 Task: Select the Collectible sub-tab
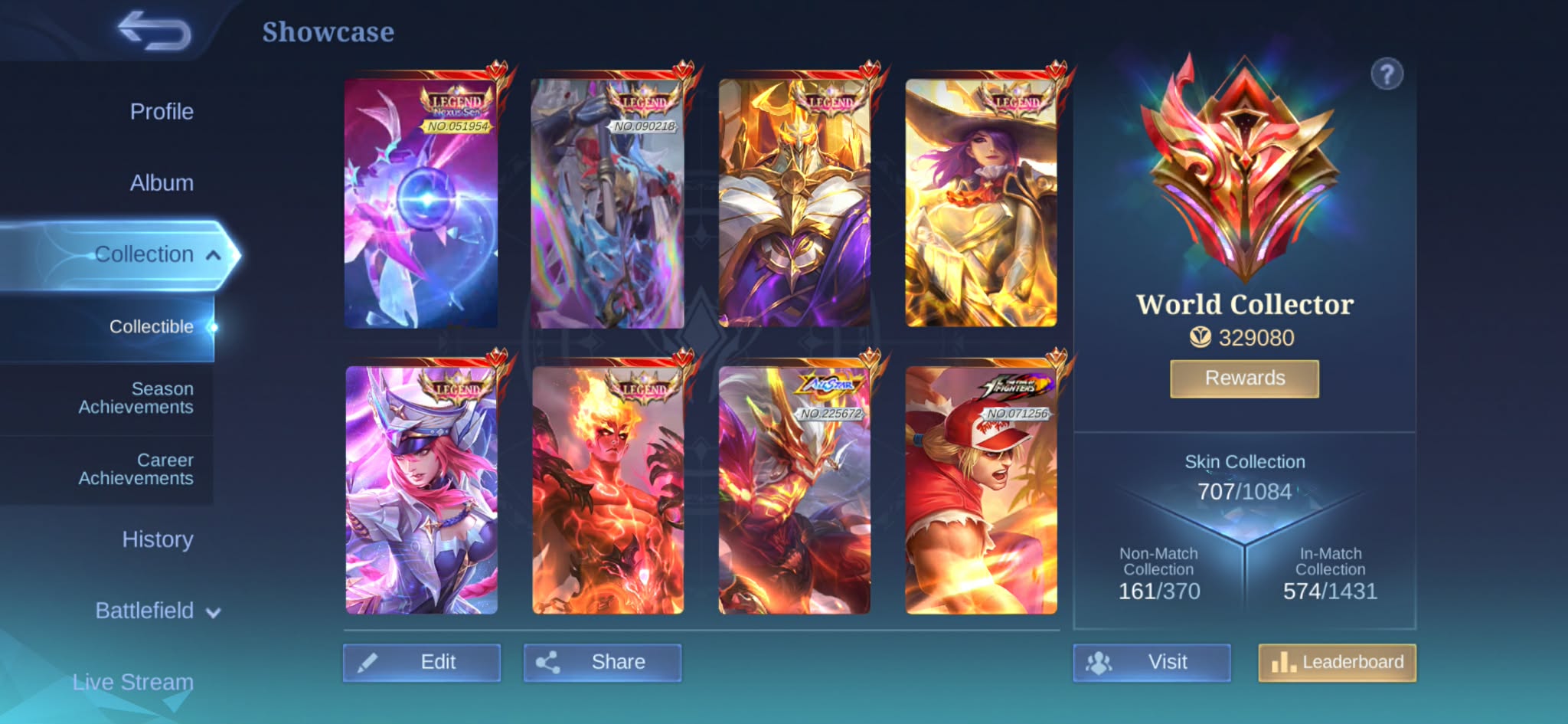151,327
